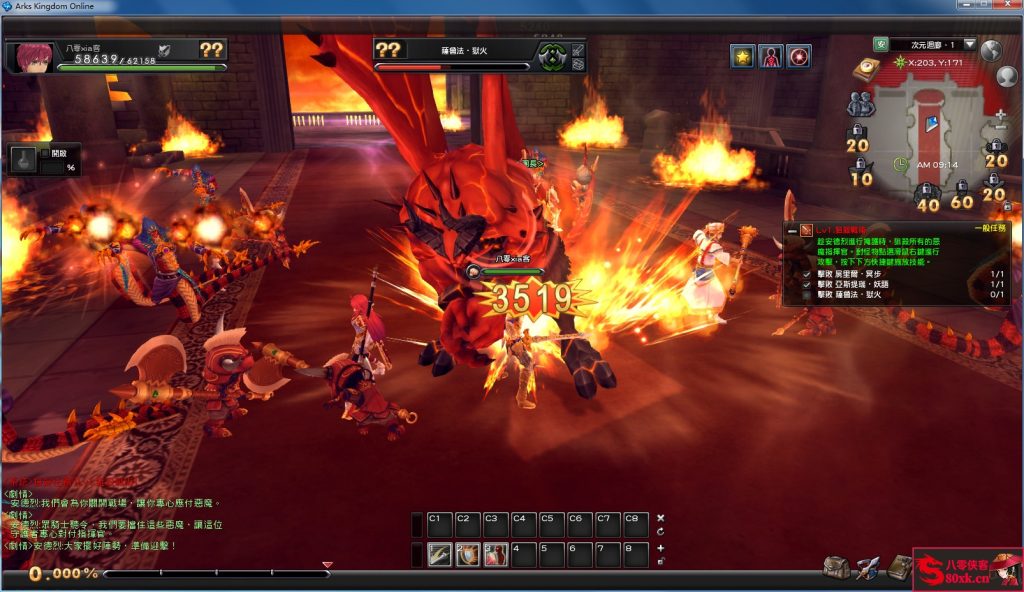Image resolution: width=1024 pixels, height=592 pixels.
Task: Click the red body silhouette buff icon
Action: click(770, 56)
